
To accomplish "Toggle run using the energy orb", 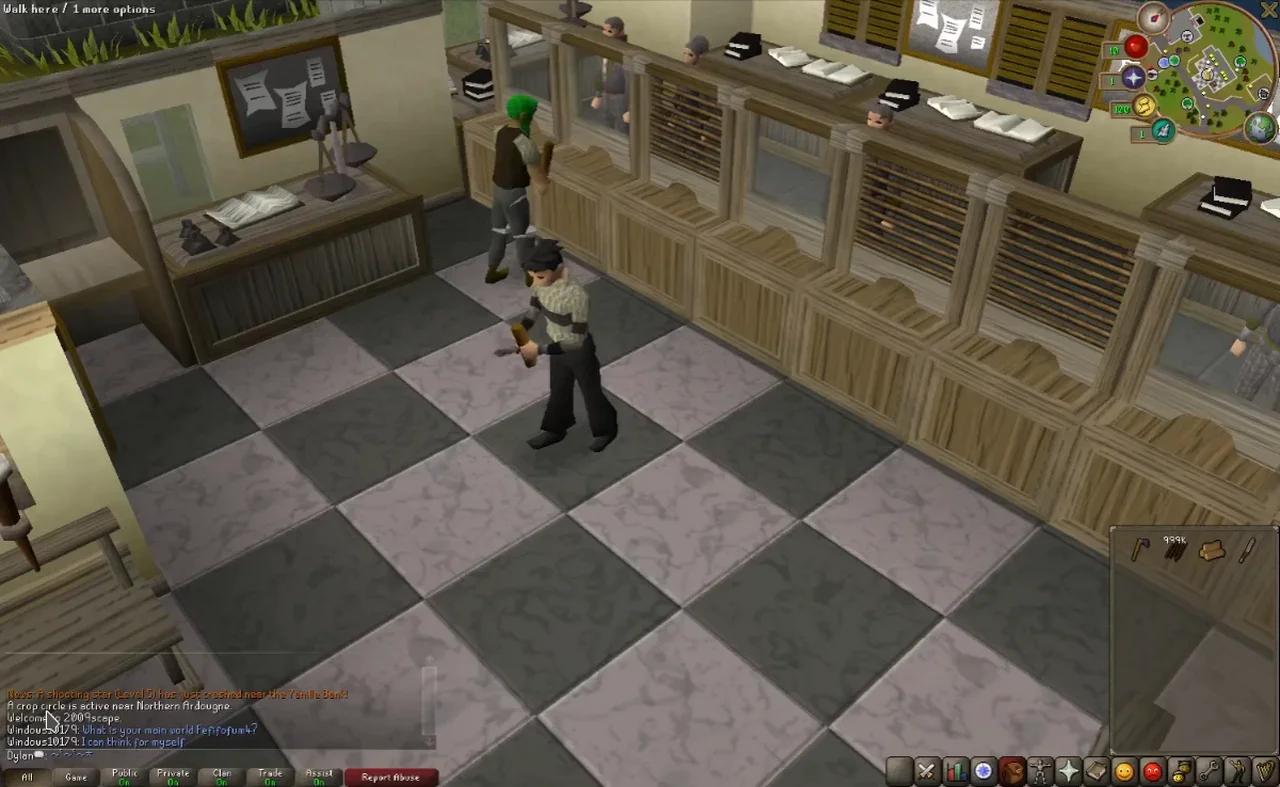I will pyautogui.click(x=1143, y=106).
